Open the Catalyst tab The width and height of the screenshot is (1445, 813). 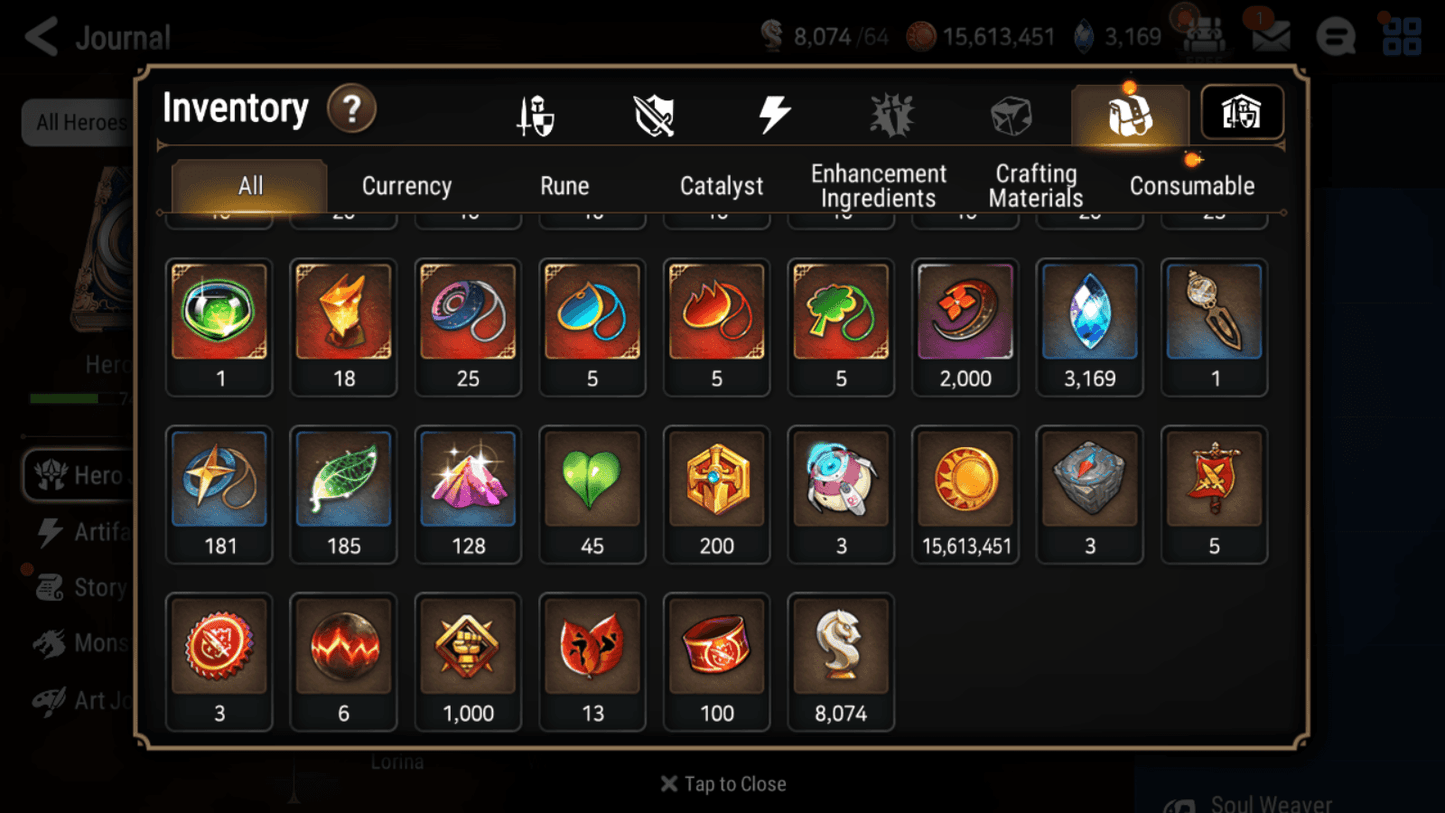pyautogui.click(x=722, y=185)
